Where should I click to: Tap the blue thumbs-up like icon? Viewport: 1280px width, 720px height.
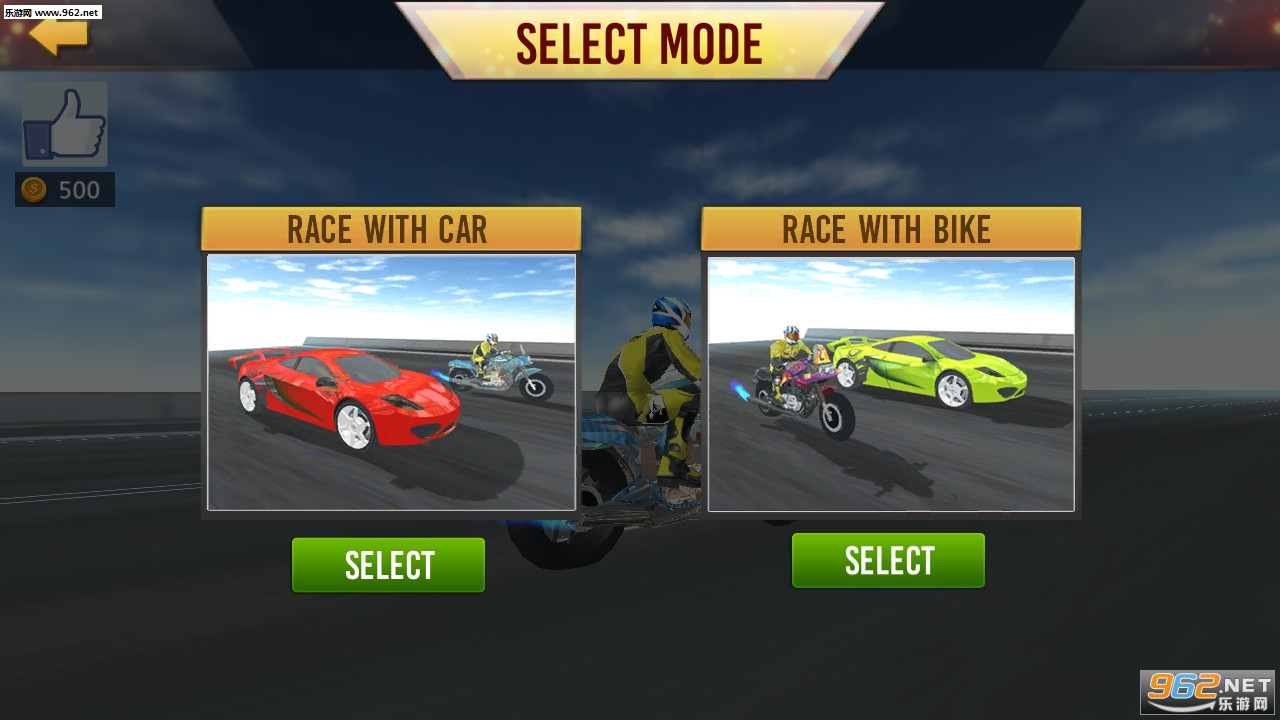click(65, 125)
